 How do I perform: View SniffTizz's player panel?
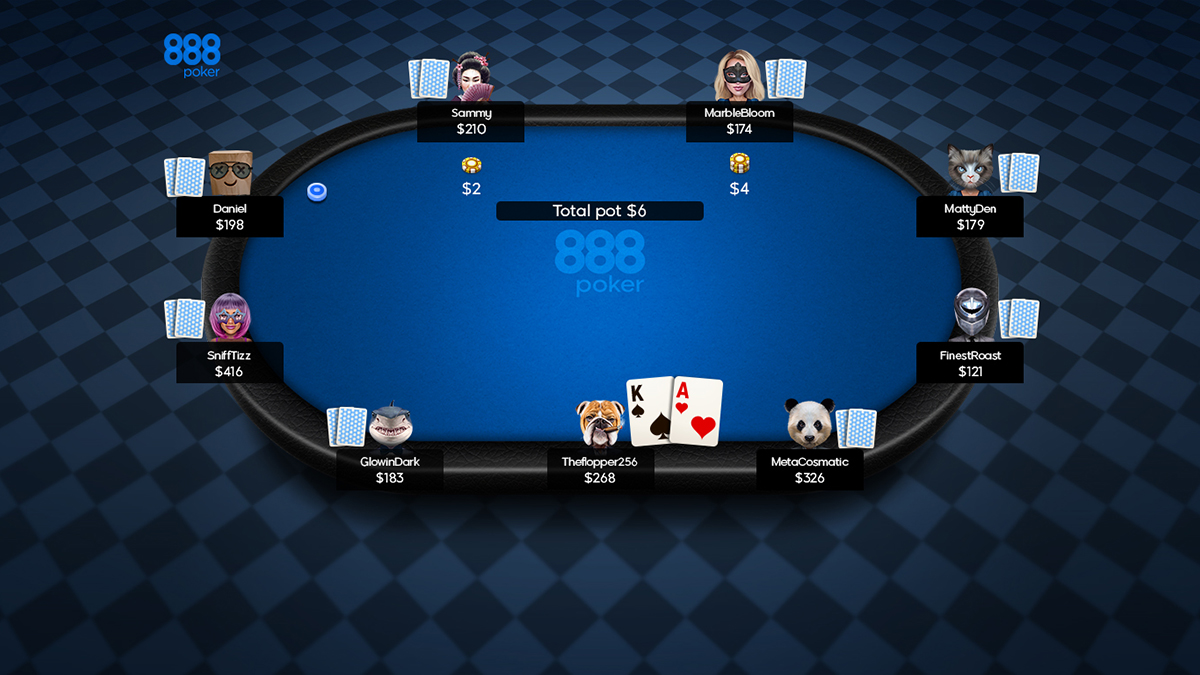tap(230, 363)
